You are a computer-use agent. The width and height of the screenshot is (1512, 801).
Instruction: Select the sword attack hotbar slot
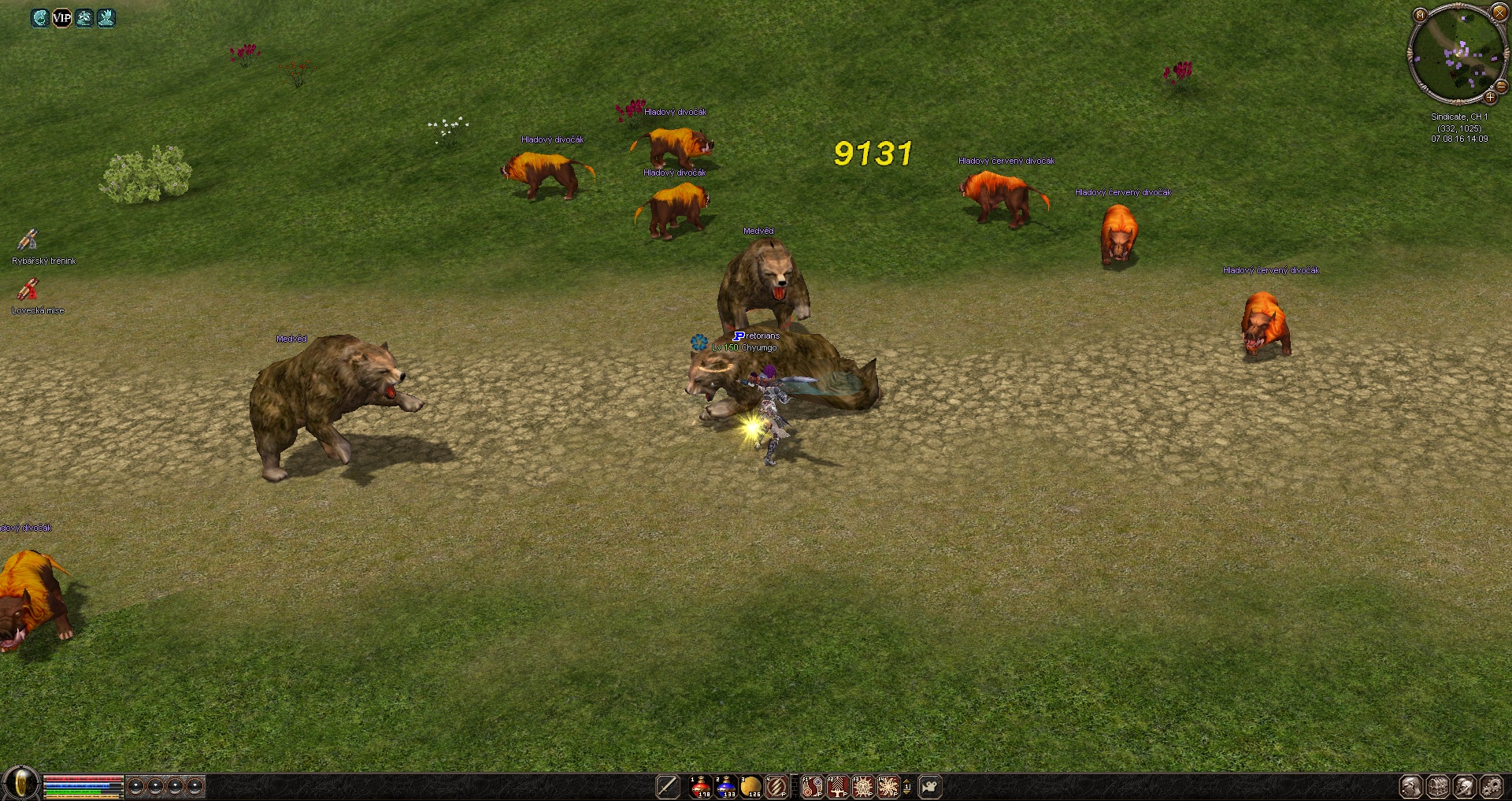[x=668, y=786]
